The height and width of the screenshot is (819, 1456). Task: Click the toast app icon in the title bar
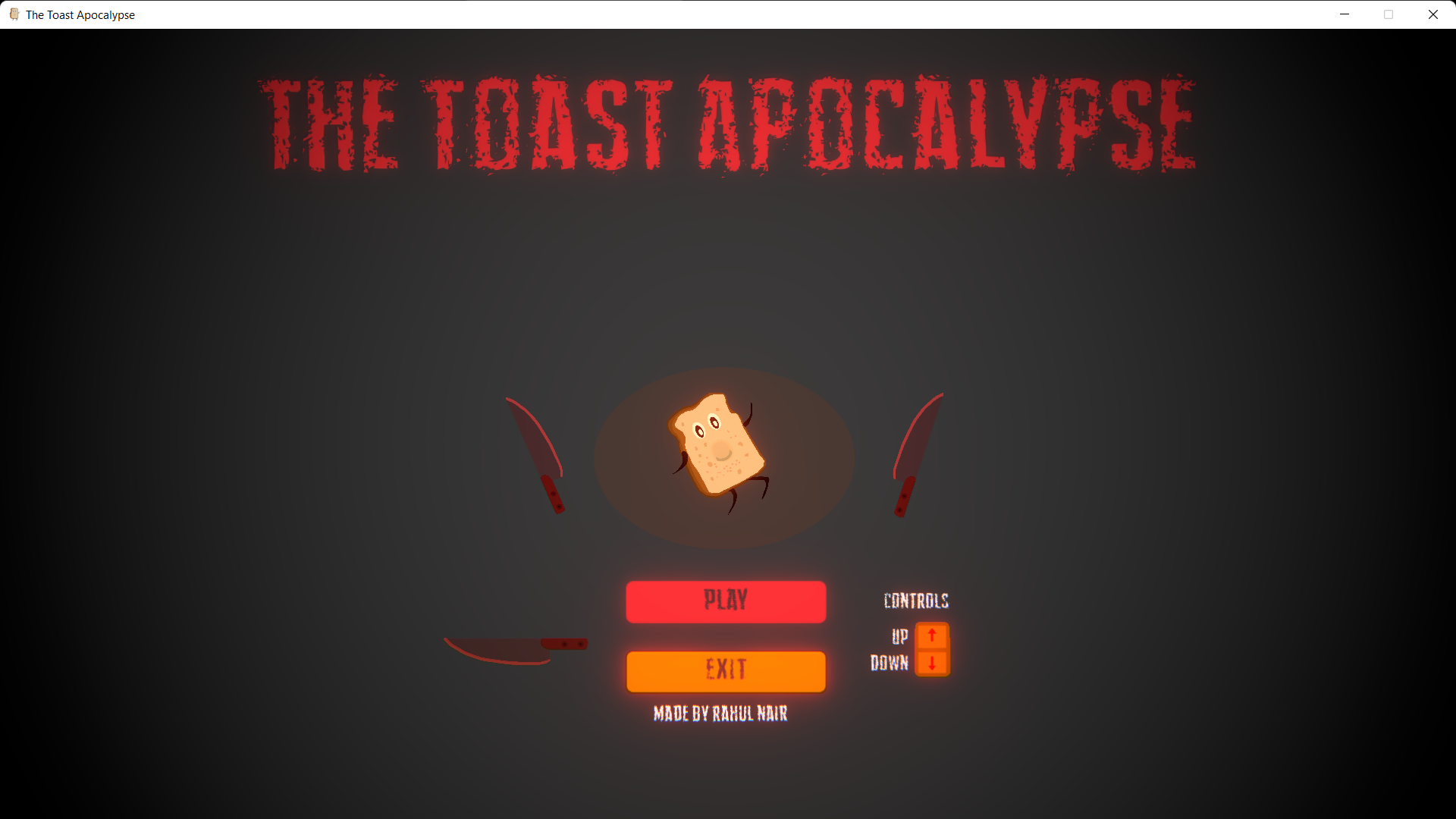(14, 14)
